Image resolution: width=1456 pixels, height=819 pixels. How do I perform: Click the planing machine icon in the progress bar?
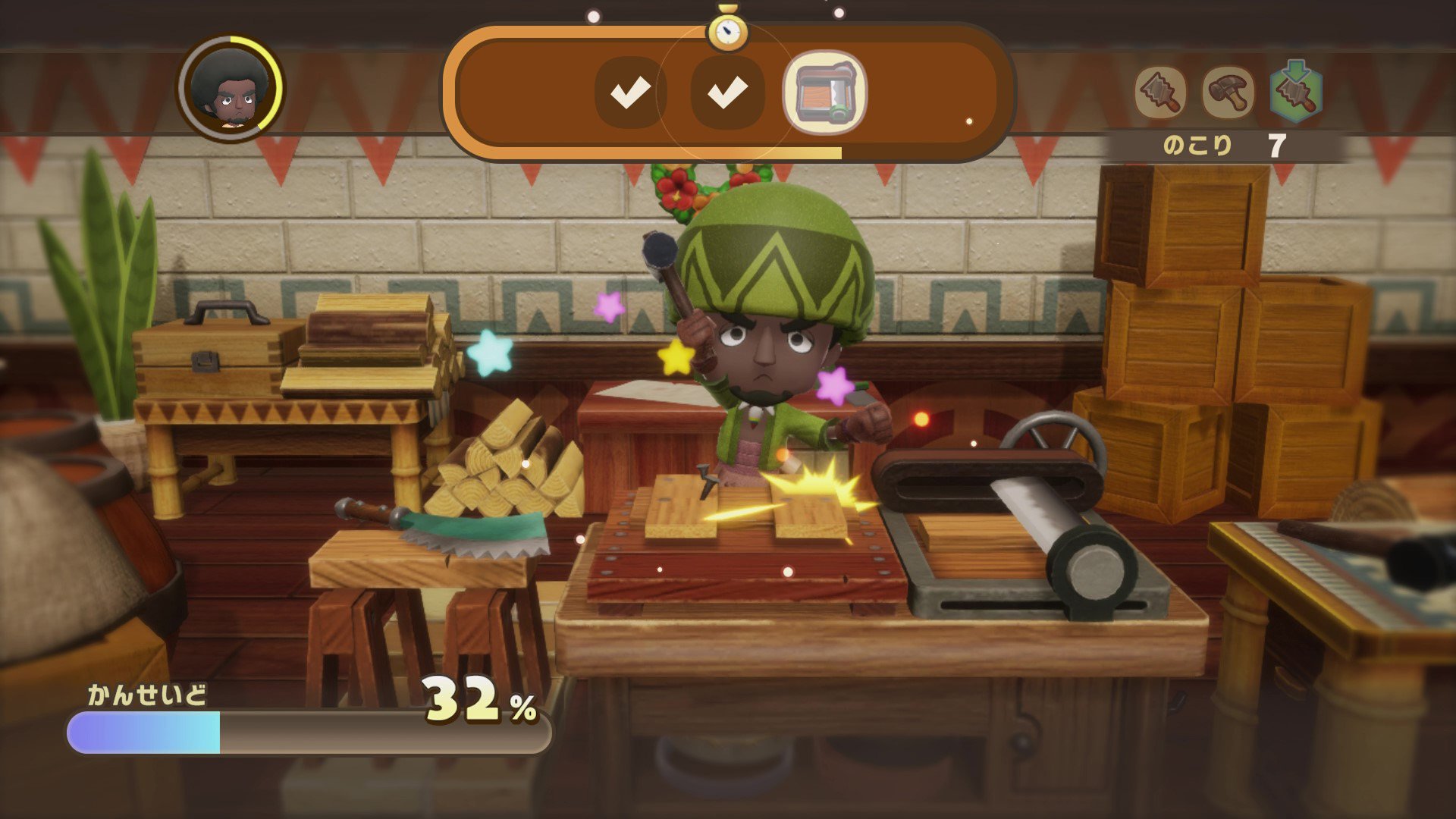pos(824,92)
